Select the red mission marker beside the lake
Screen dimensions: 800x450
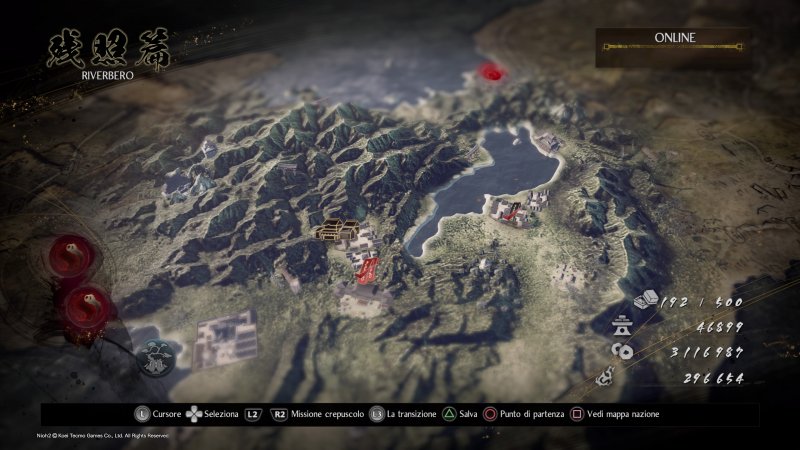[513, 209]
